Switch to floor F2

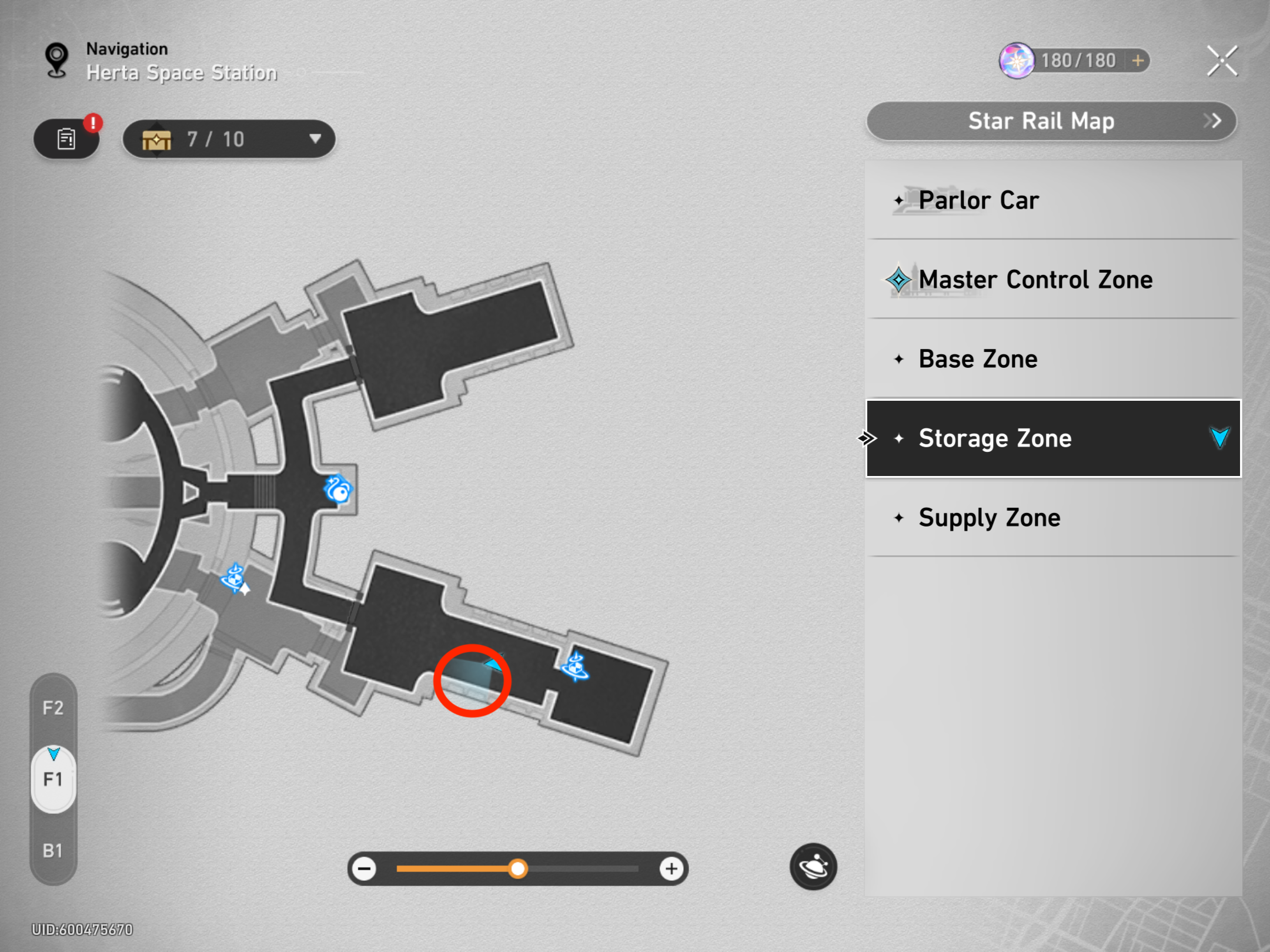53,708
